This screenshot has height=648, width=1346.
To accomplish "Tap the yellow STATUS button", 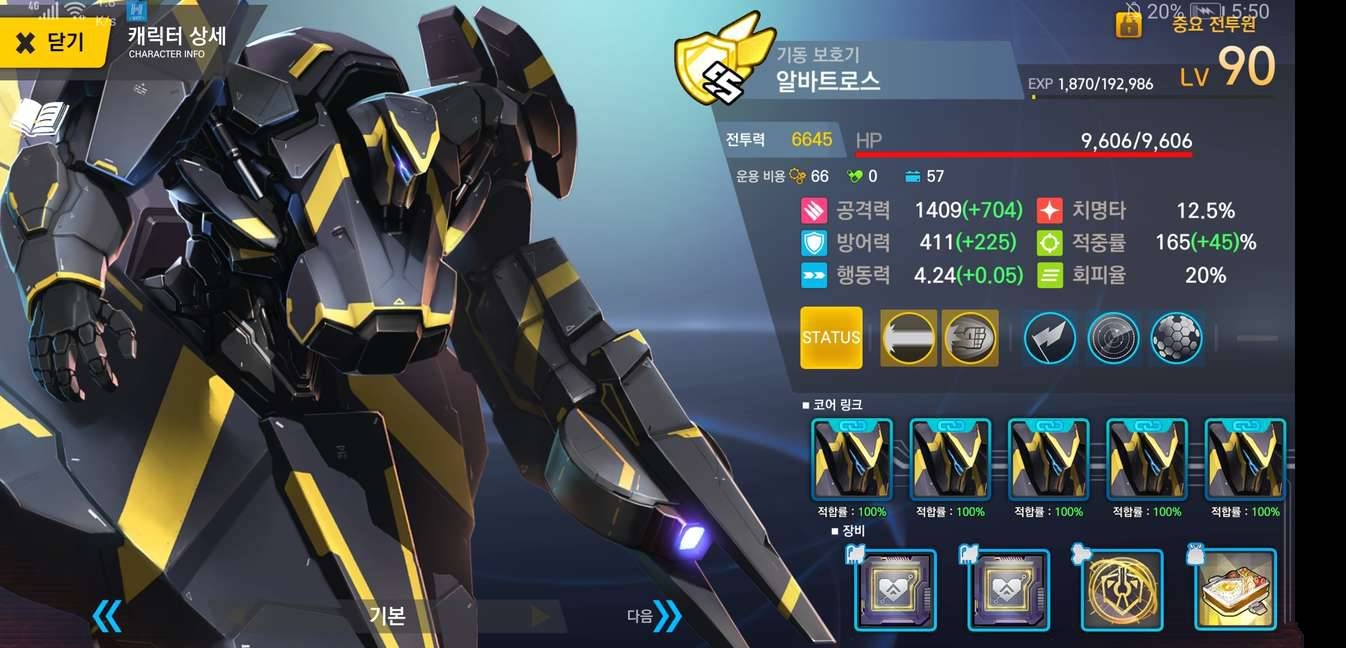I will point(831,338).
